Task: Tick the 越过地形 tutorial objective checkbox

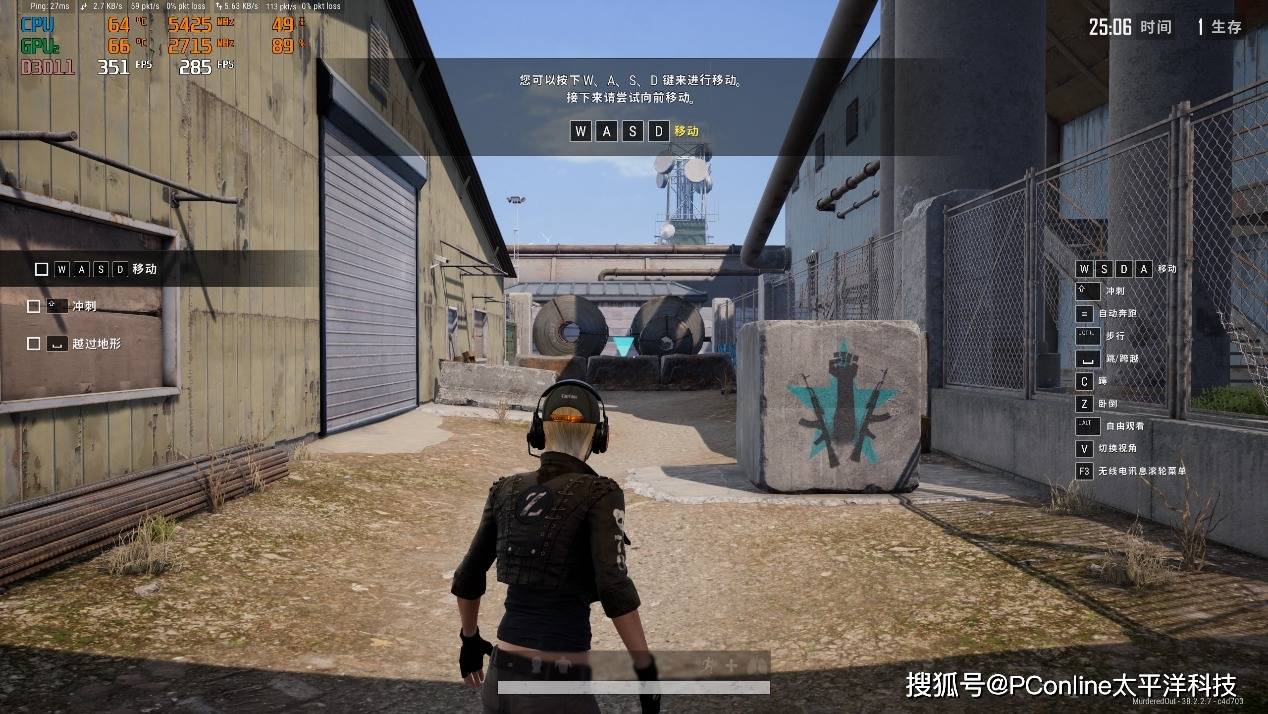Action: 34,343
